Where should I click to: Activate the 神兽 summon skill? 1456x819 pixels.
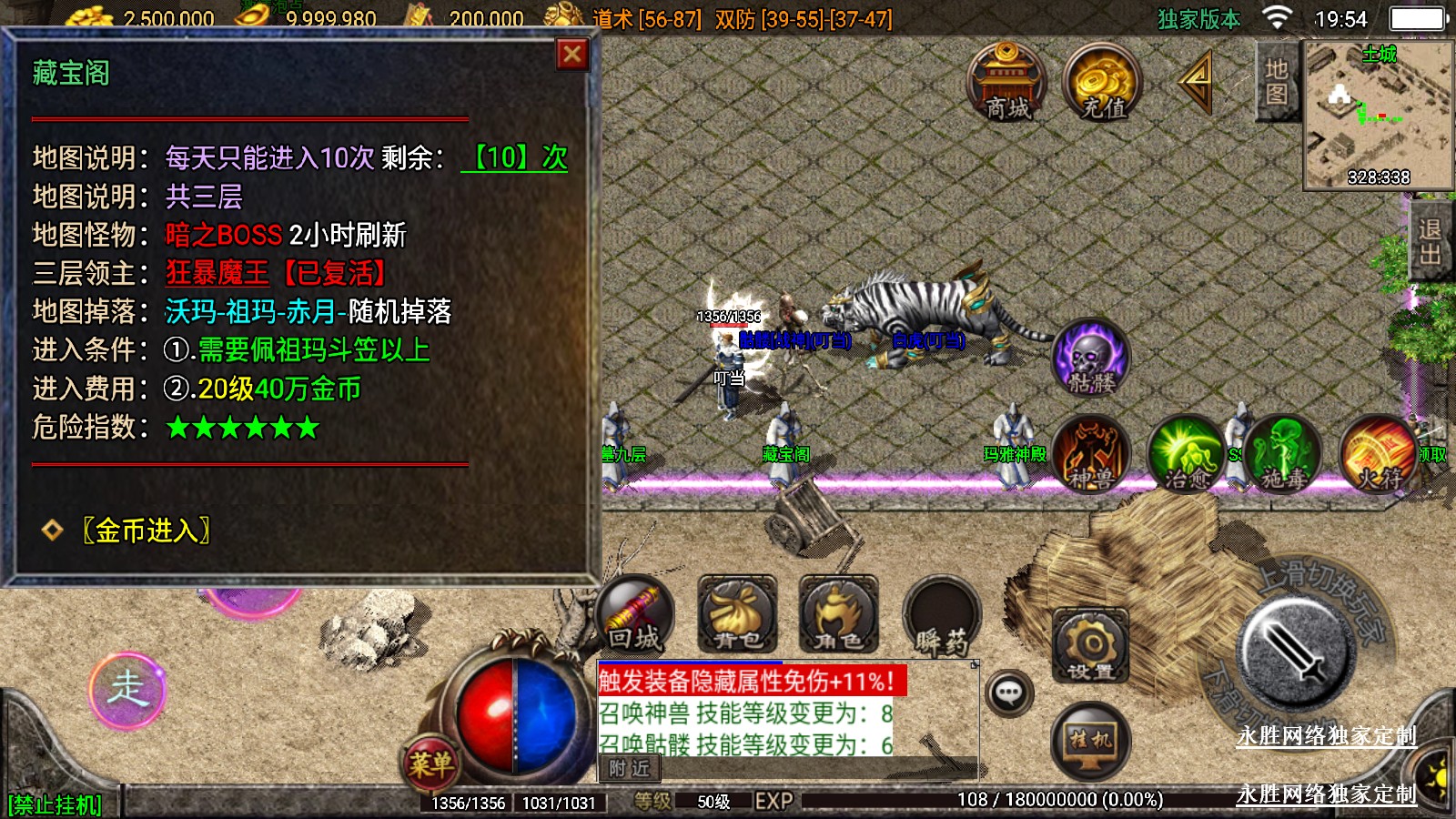[1091, 454]
